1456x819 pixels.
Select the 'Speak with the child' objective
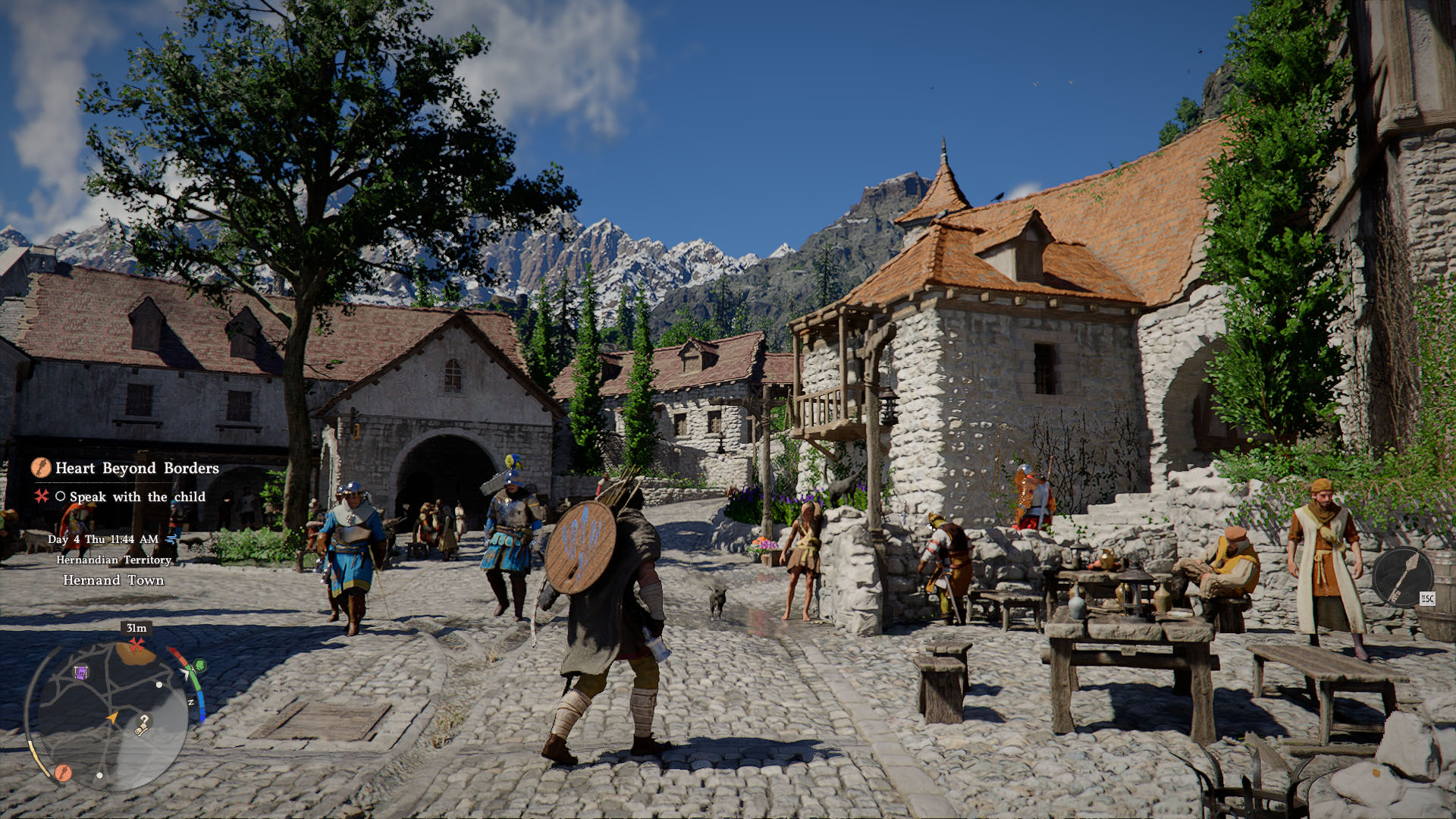coord(137,497)
